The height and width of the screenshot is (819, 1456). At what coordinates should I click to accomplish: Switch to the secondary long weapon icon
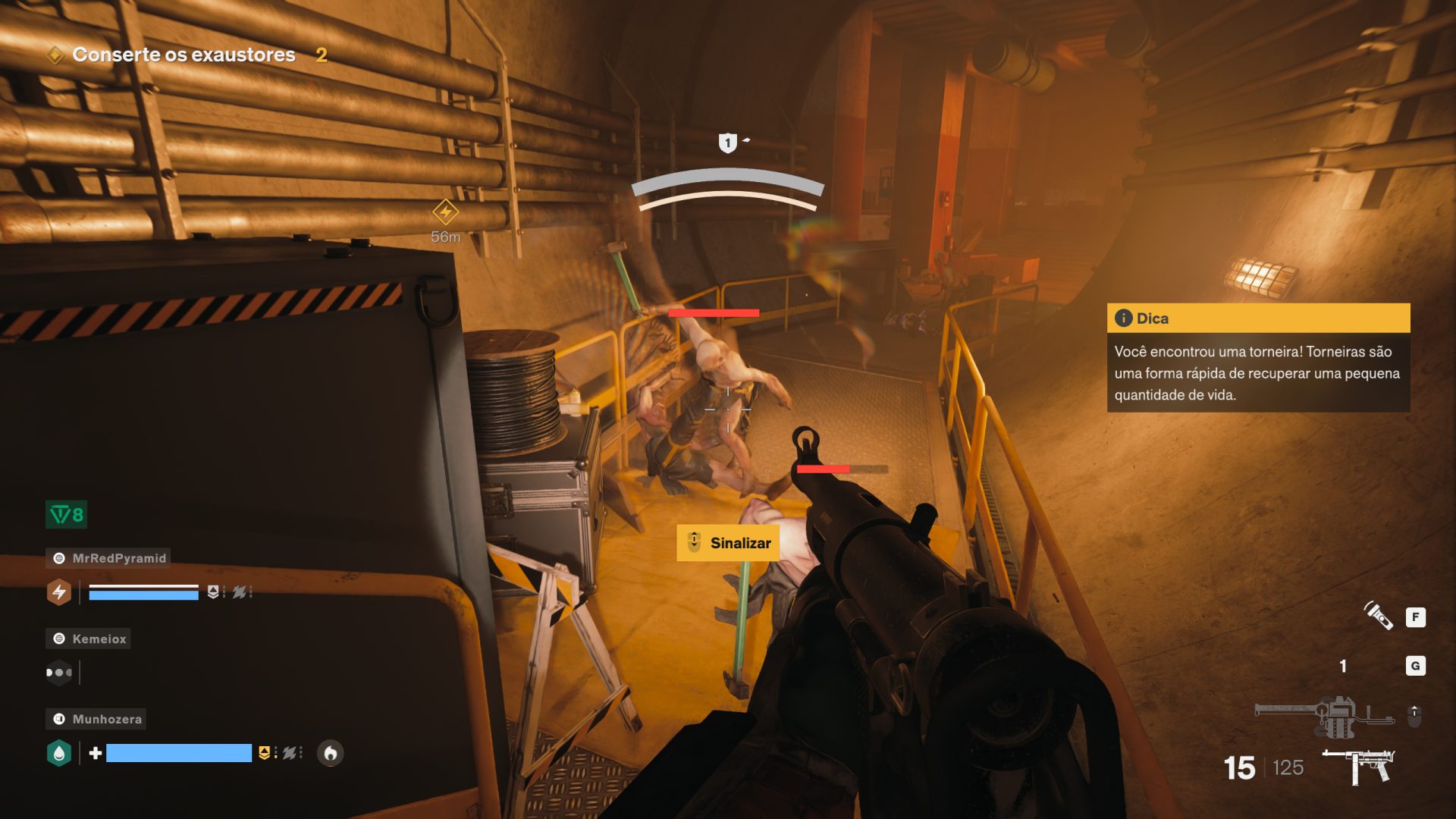(1323, 714)
